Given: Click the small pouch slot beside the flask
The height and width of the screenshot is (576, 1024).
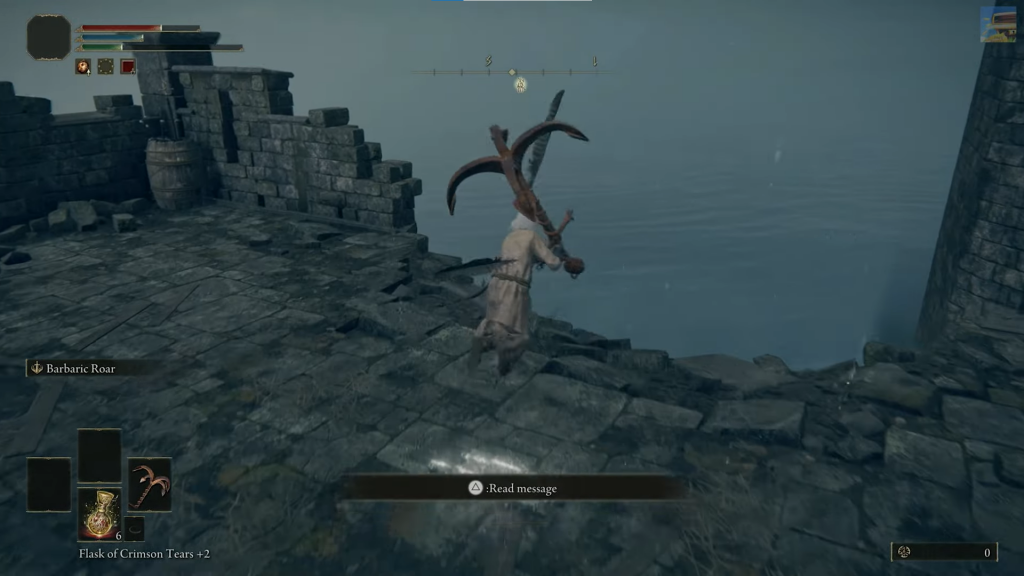Looking at the screenshot, I should tap(135, 528).
